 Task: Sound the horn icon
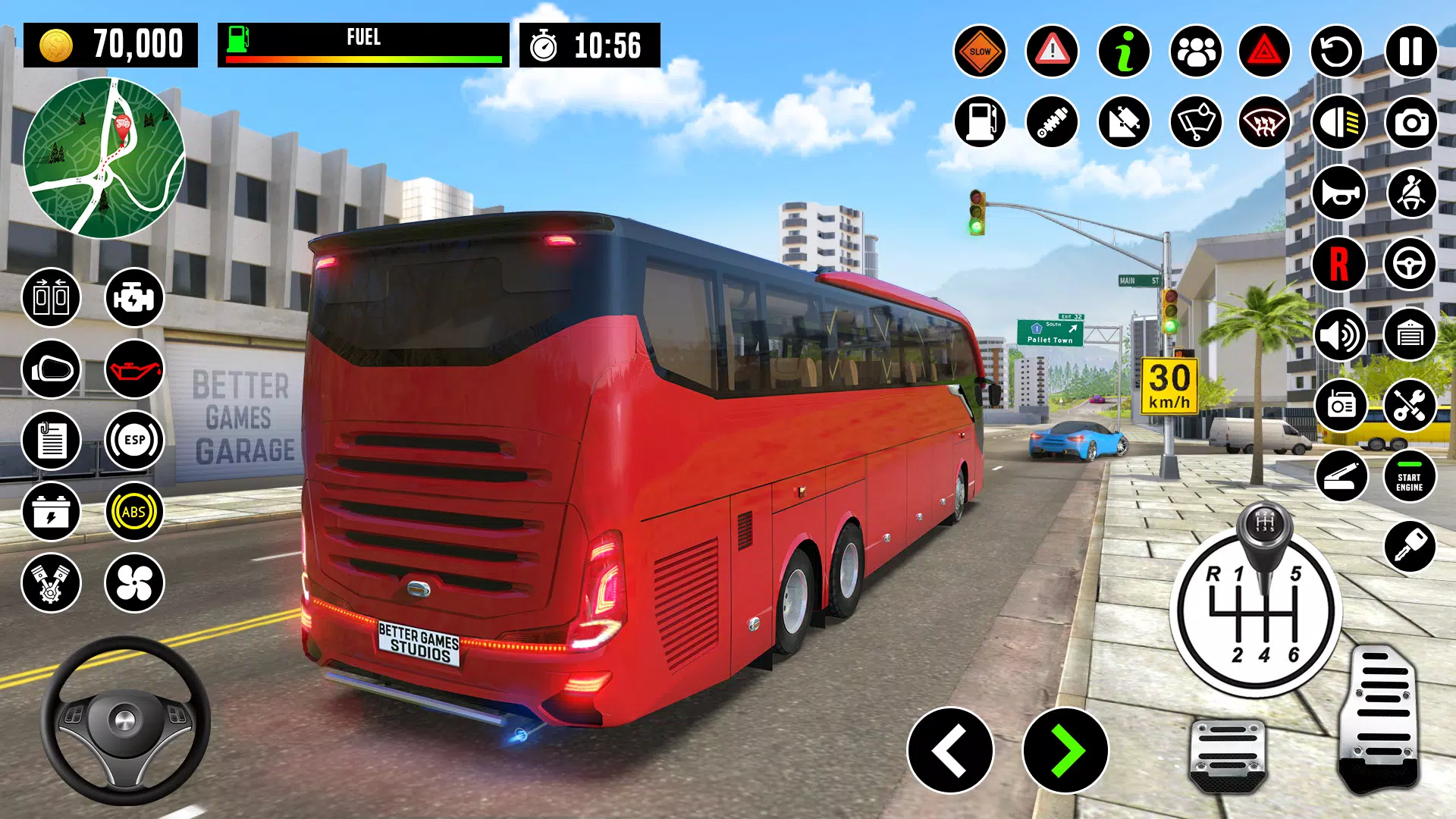coord(1338,193)
